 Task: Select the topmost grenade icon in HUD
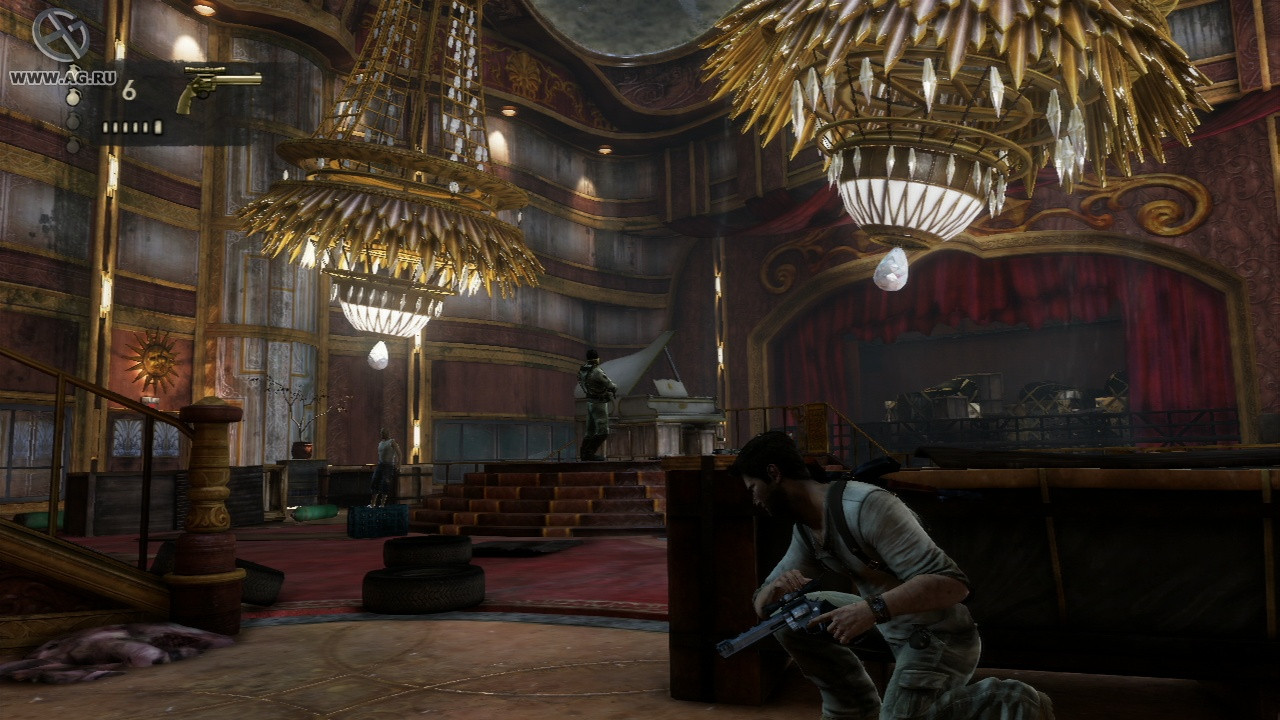(x=73, y=68)
